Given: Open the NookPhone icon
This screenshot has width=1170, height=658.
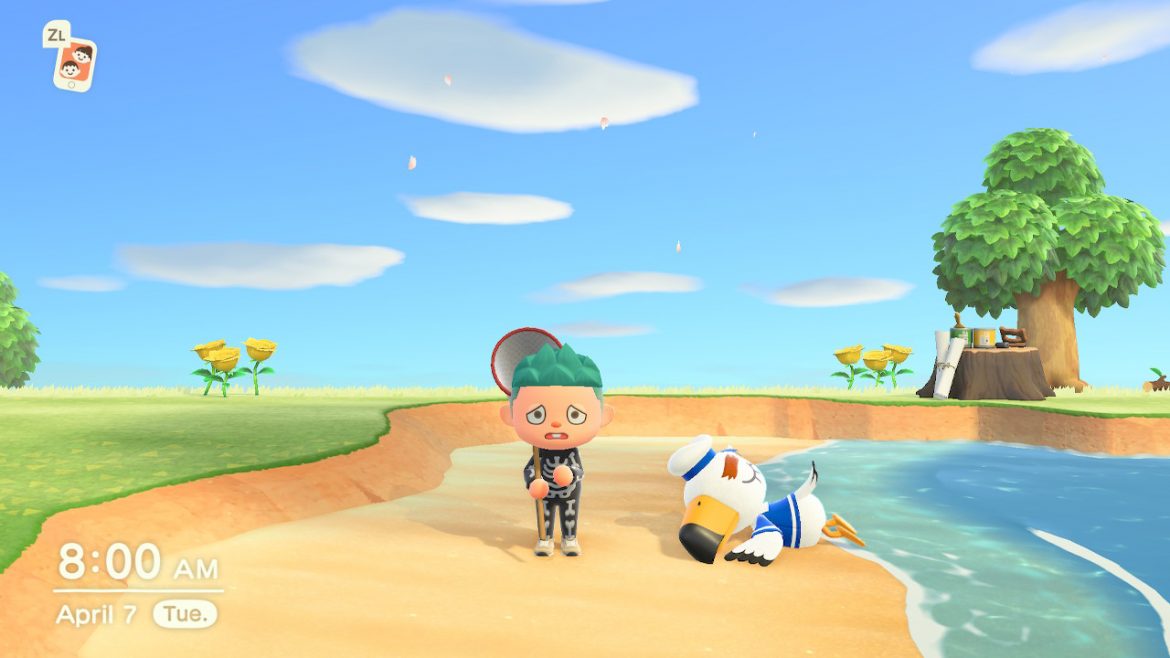Looking at the screenshot, I should tap(76, 64).
